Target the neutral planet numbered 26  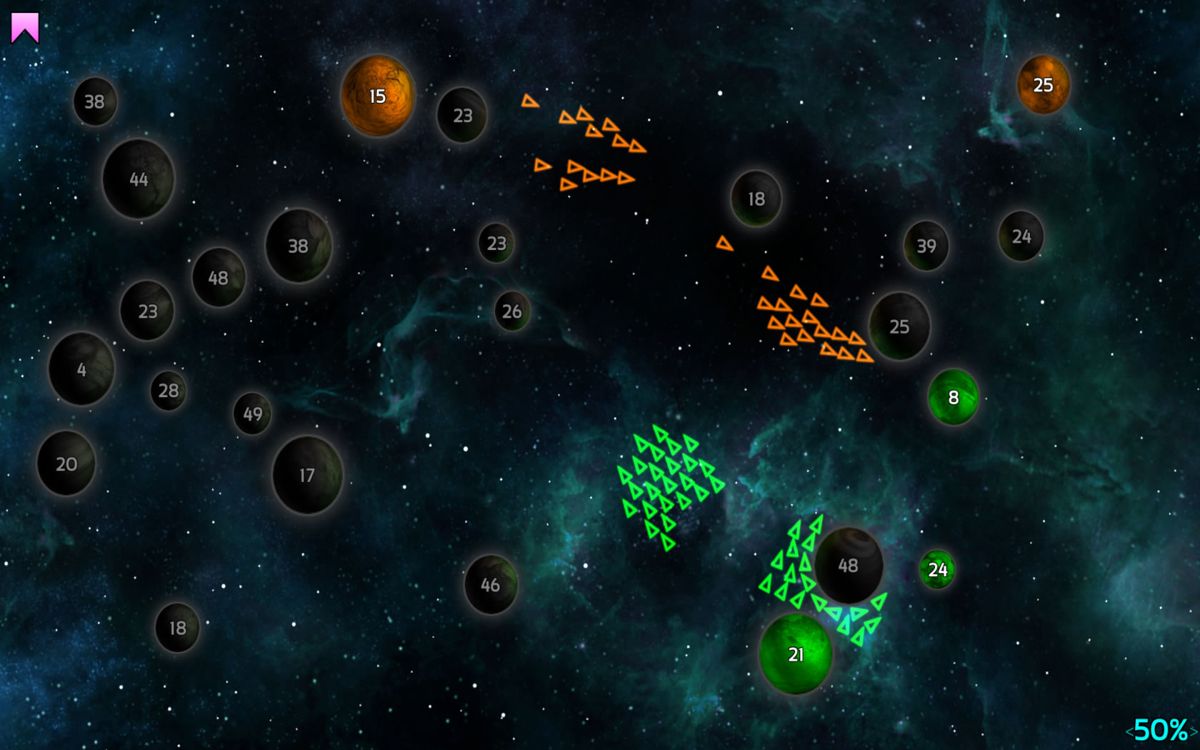(x=511, y=311)
